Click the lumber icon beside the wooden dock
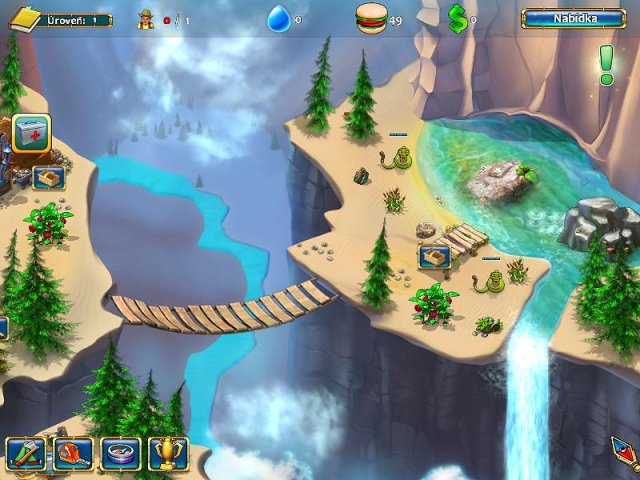The image size is (640, 480). point(434,257)
